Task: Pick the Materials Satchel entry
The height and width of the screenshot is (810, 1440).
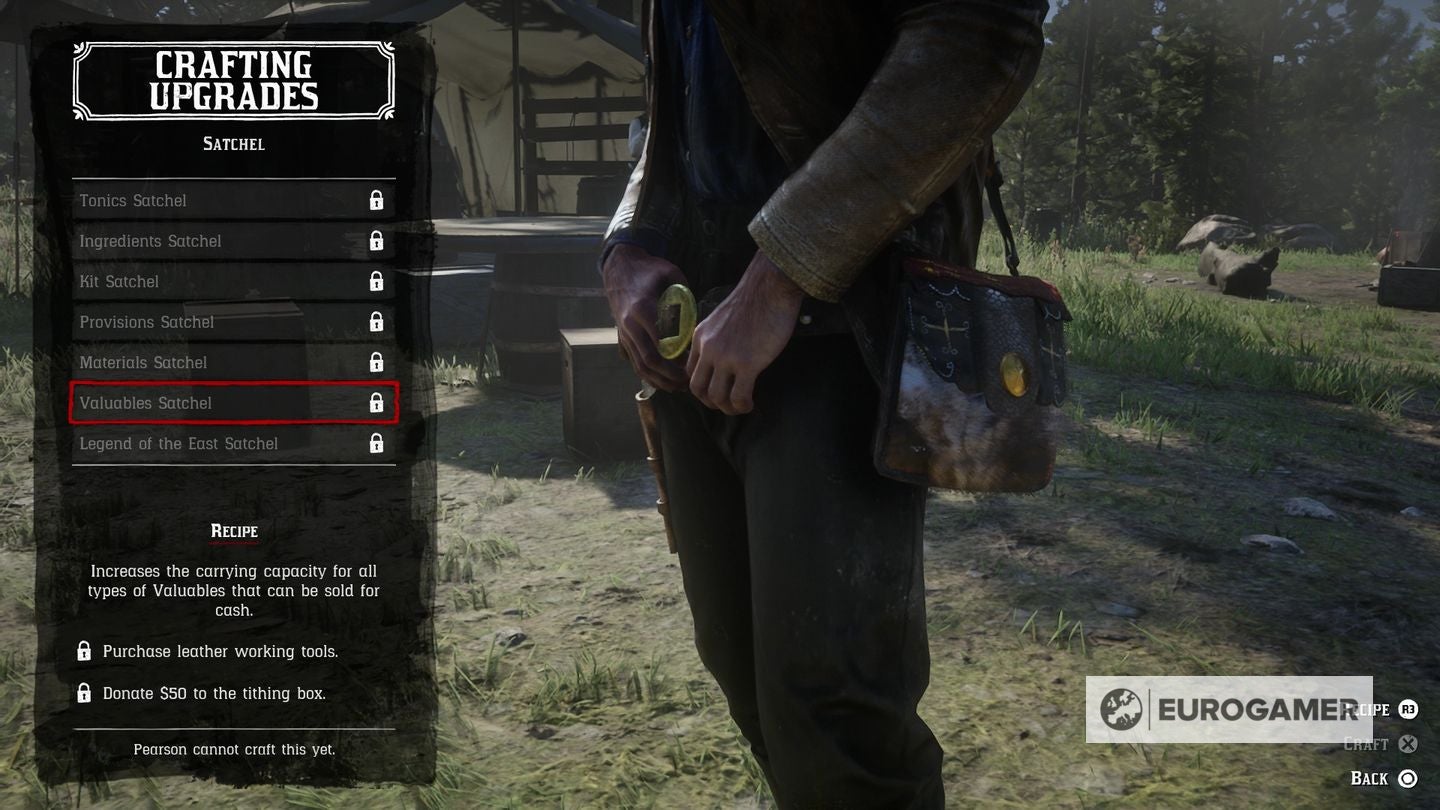Action: tap(233, 362)
